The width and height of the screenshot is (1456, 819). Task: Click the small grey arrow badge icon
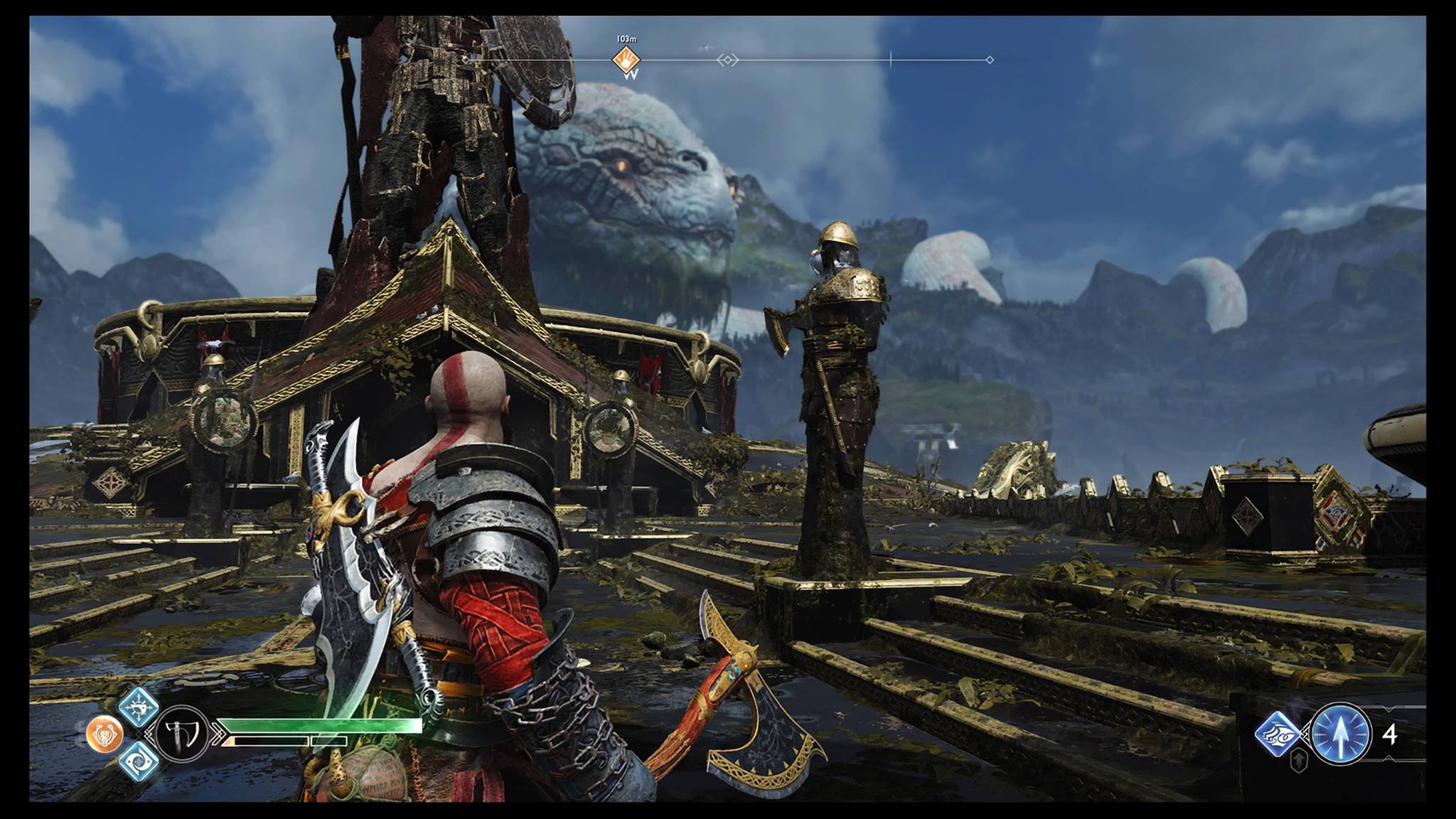(1298, 761)
